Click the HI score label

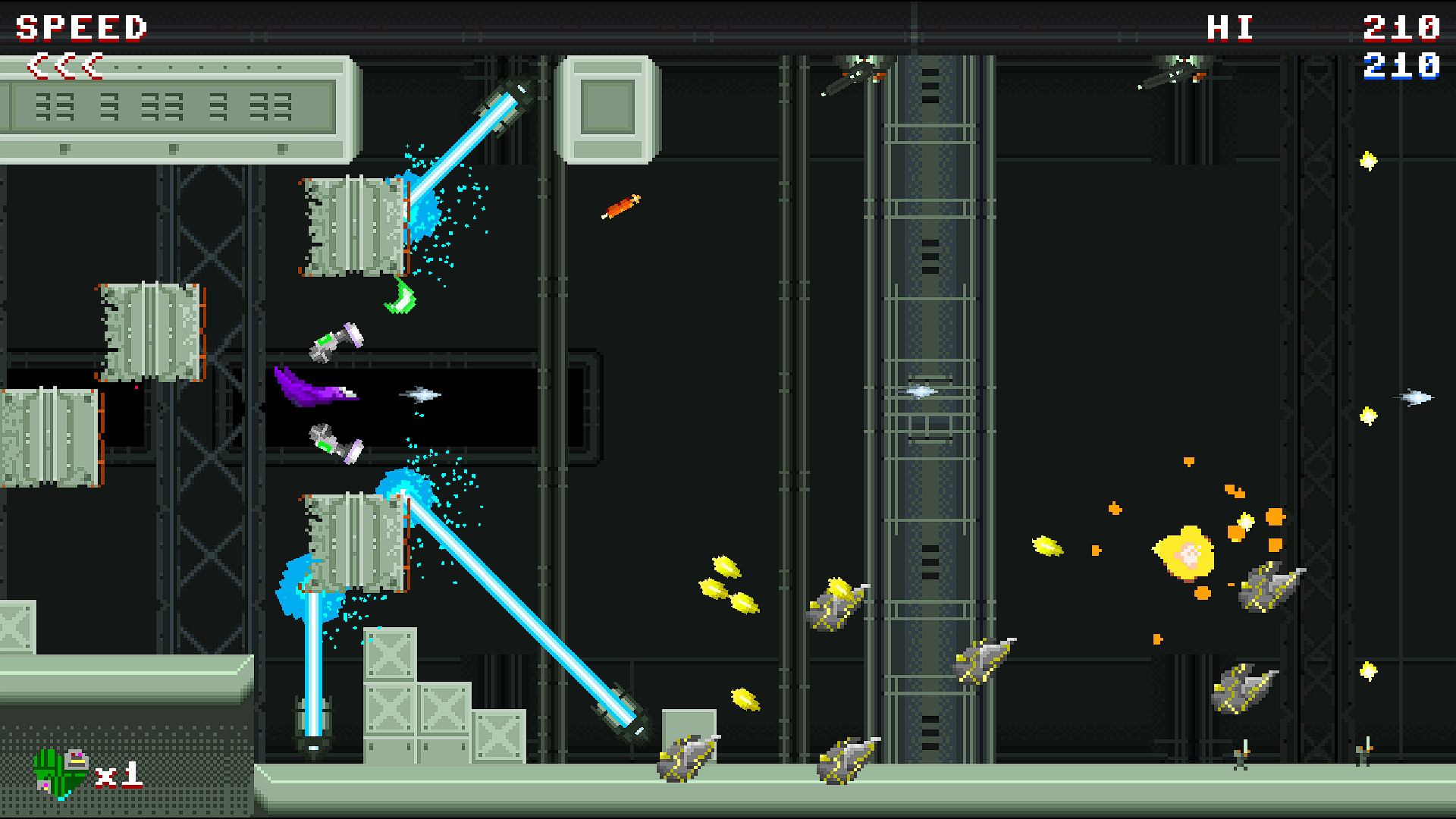click(1228, 28)
